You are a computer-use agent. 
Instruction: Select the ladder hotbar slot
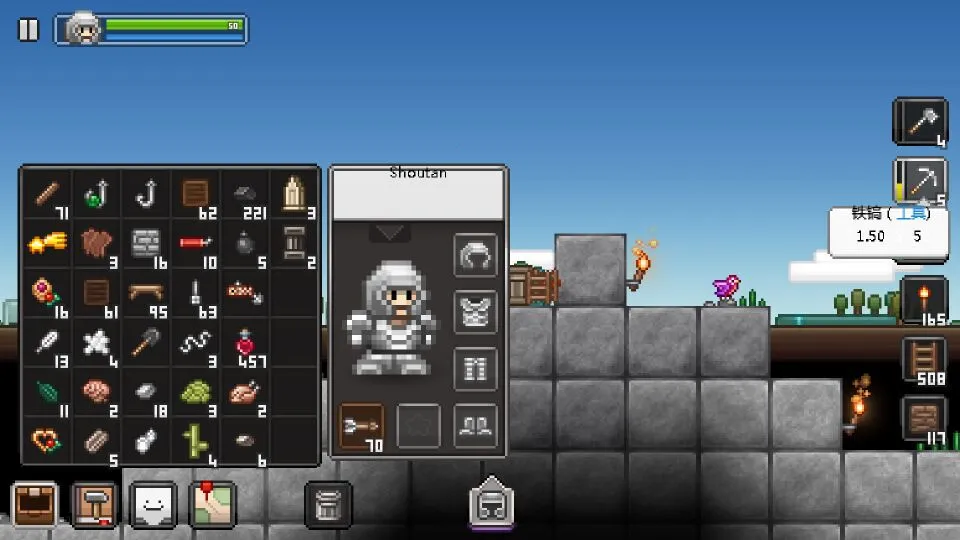(924, 360)
